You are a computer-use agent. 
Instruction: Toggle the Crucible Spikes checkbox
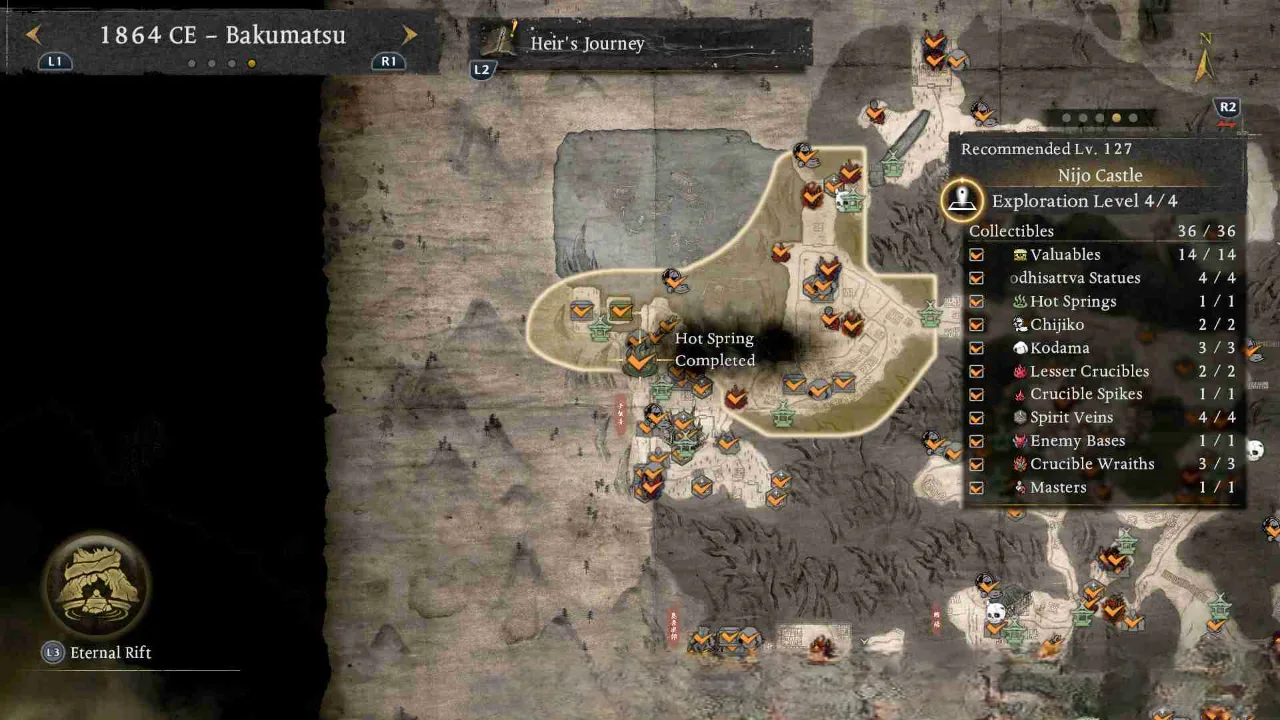[976, 394]
